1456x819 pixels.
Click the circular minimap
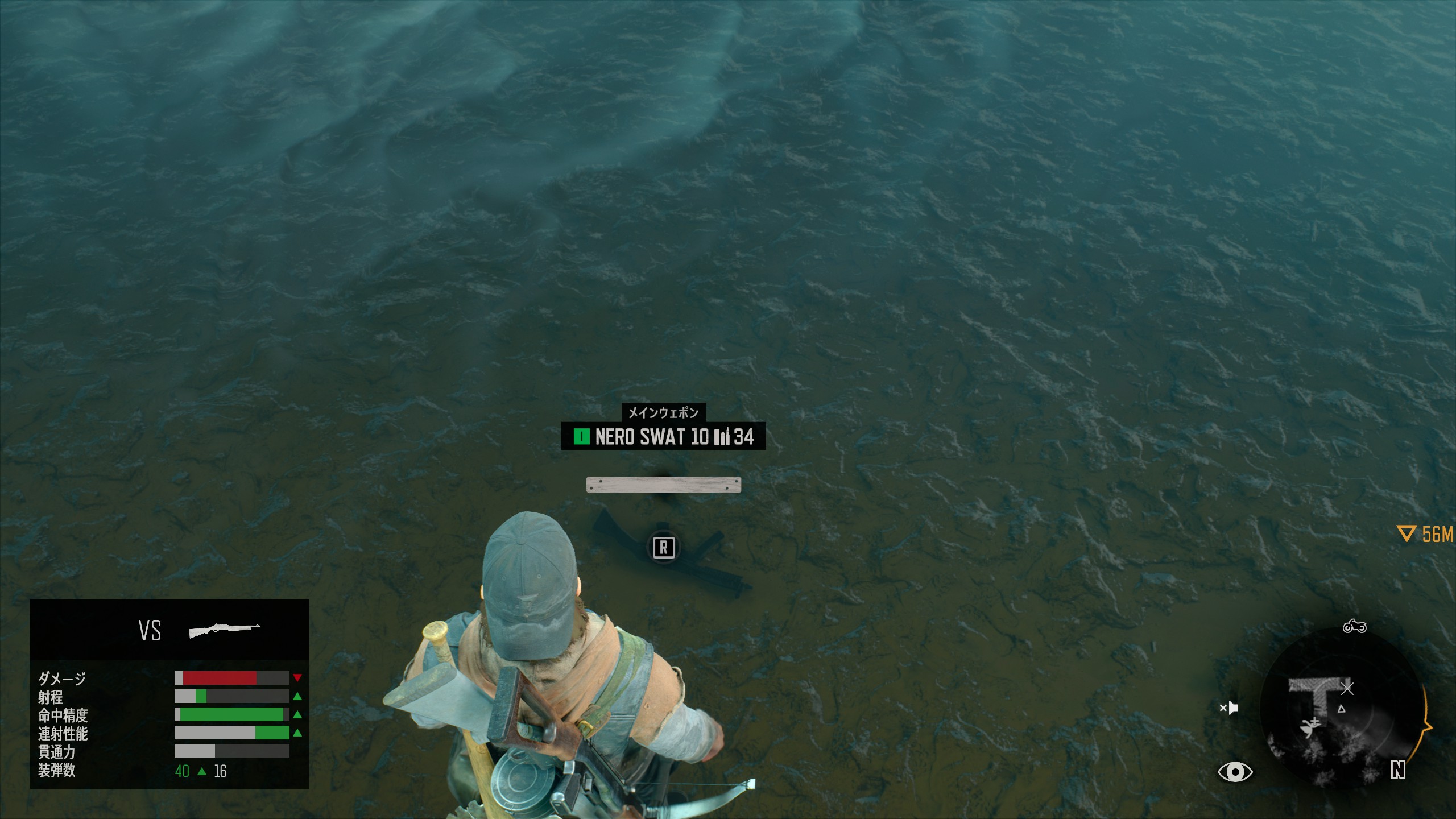[1342, 711]
